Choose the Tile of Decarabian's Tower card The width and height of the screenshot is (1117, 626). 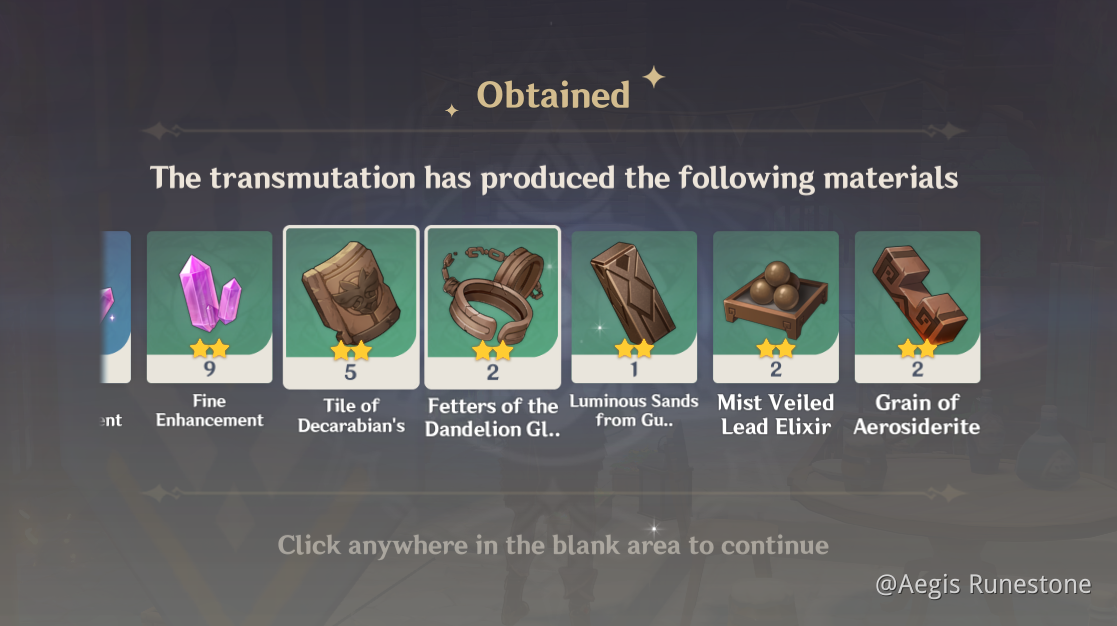pyautogui.click(x=351, y=306)
